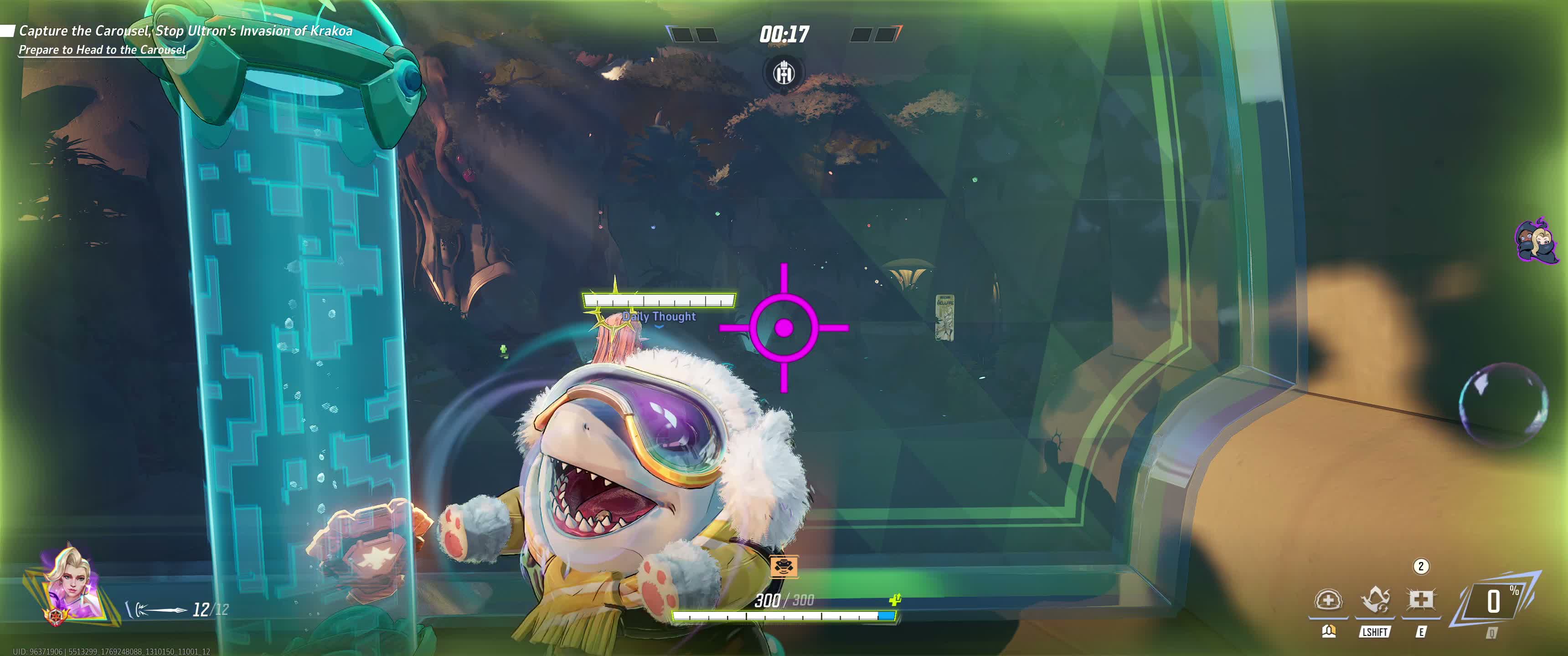Select the Lightforce Dagger weapon icon

156,609
